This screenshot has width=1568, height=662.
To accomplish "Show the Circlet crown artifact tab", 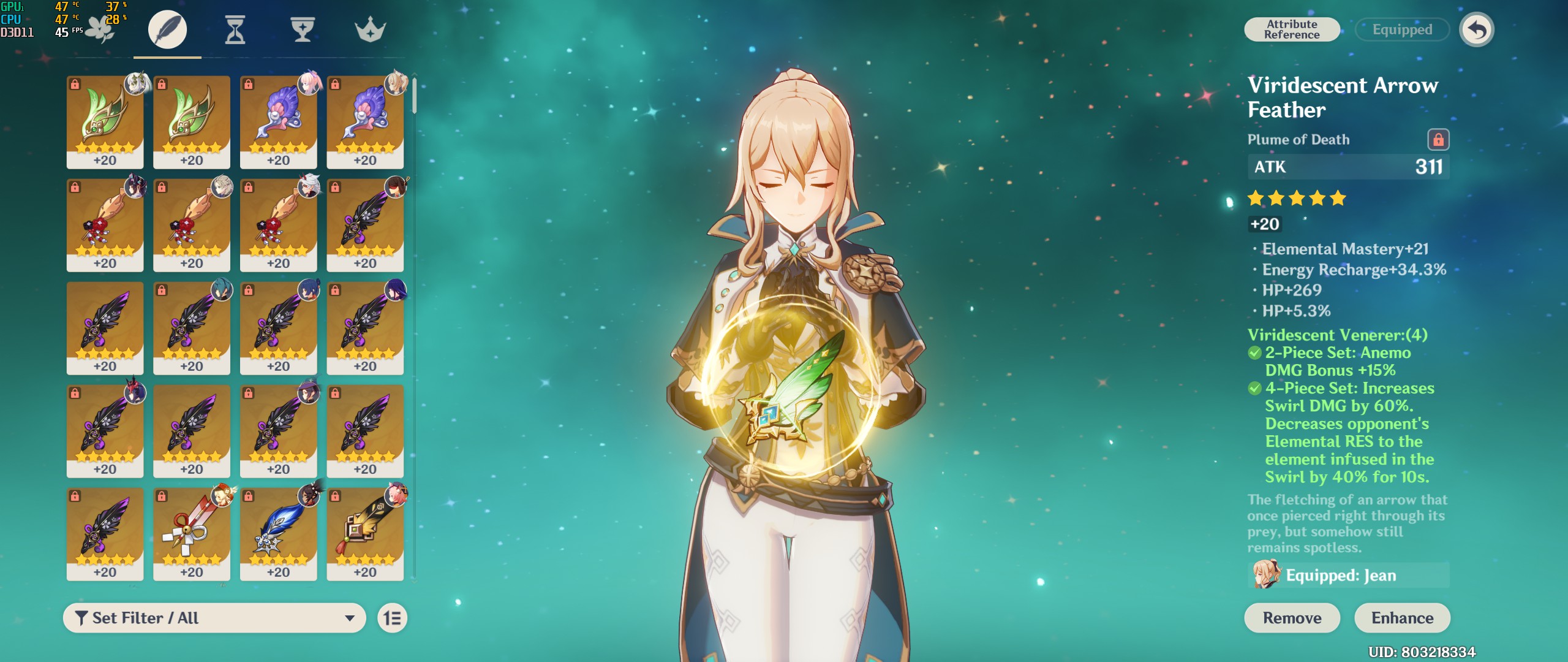I will tap(370, 29).
